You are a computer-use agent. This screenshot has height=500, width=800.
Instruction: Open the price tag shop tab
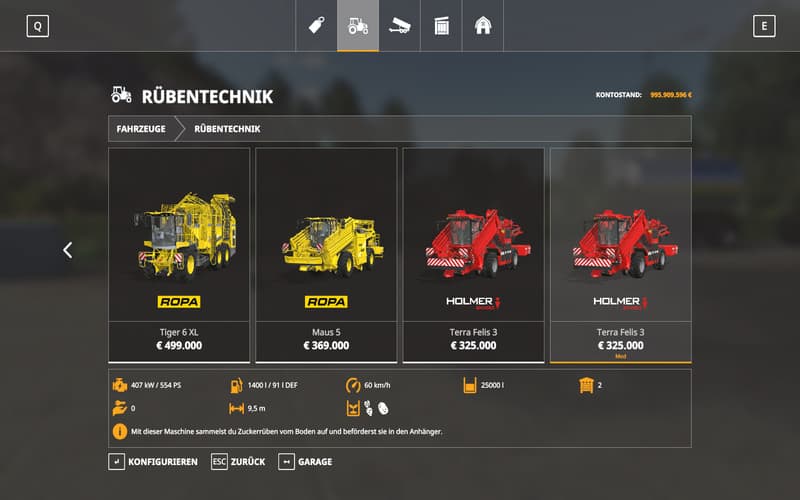tap(317, 26)
